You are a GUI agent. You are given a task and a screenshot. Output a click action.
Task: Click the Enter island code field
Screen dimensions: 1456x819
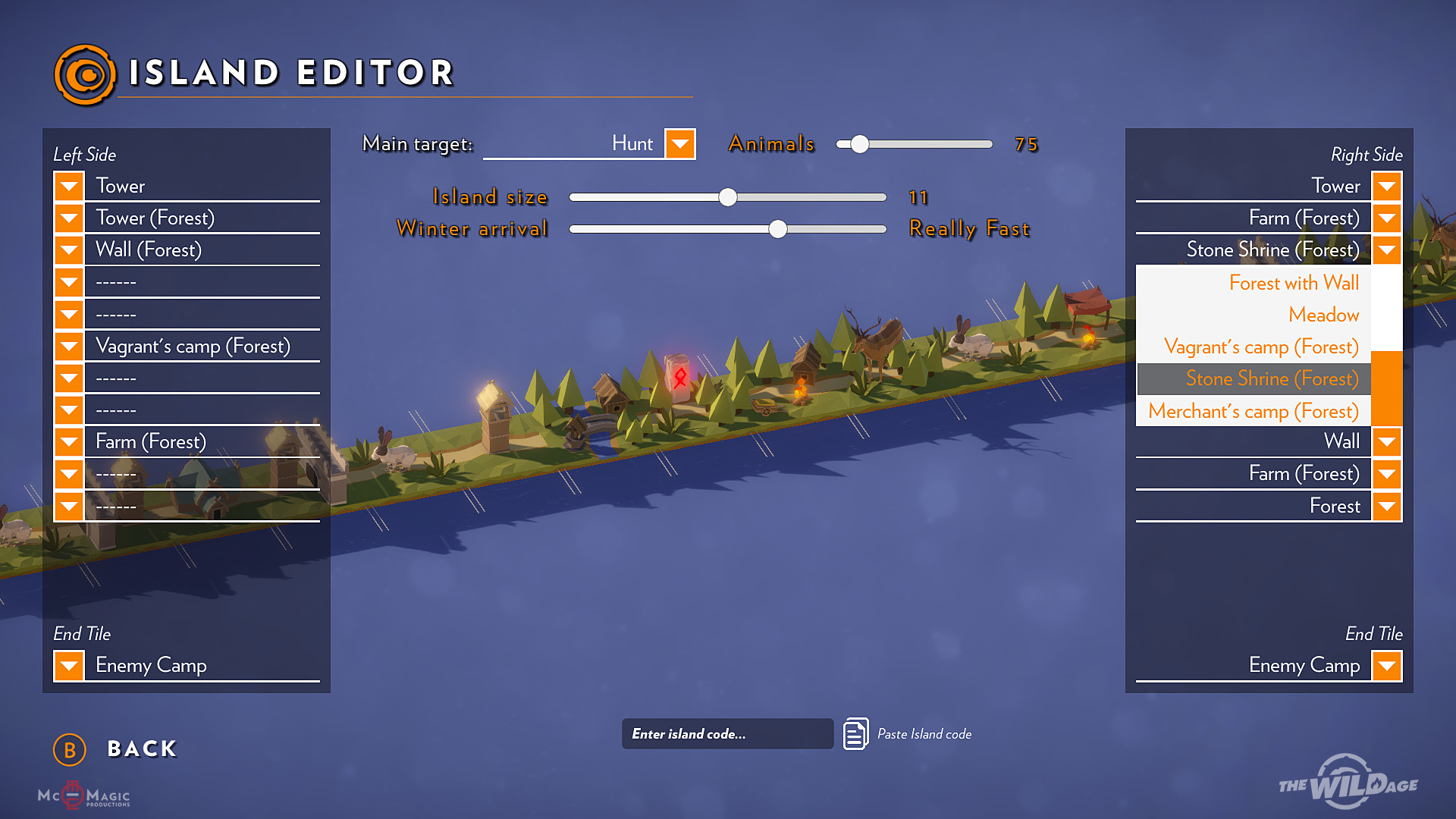coord(726,734)
